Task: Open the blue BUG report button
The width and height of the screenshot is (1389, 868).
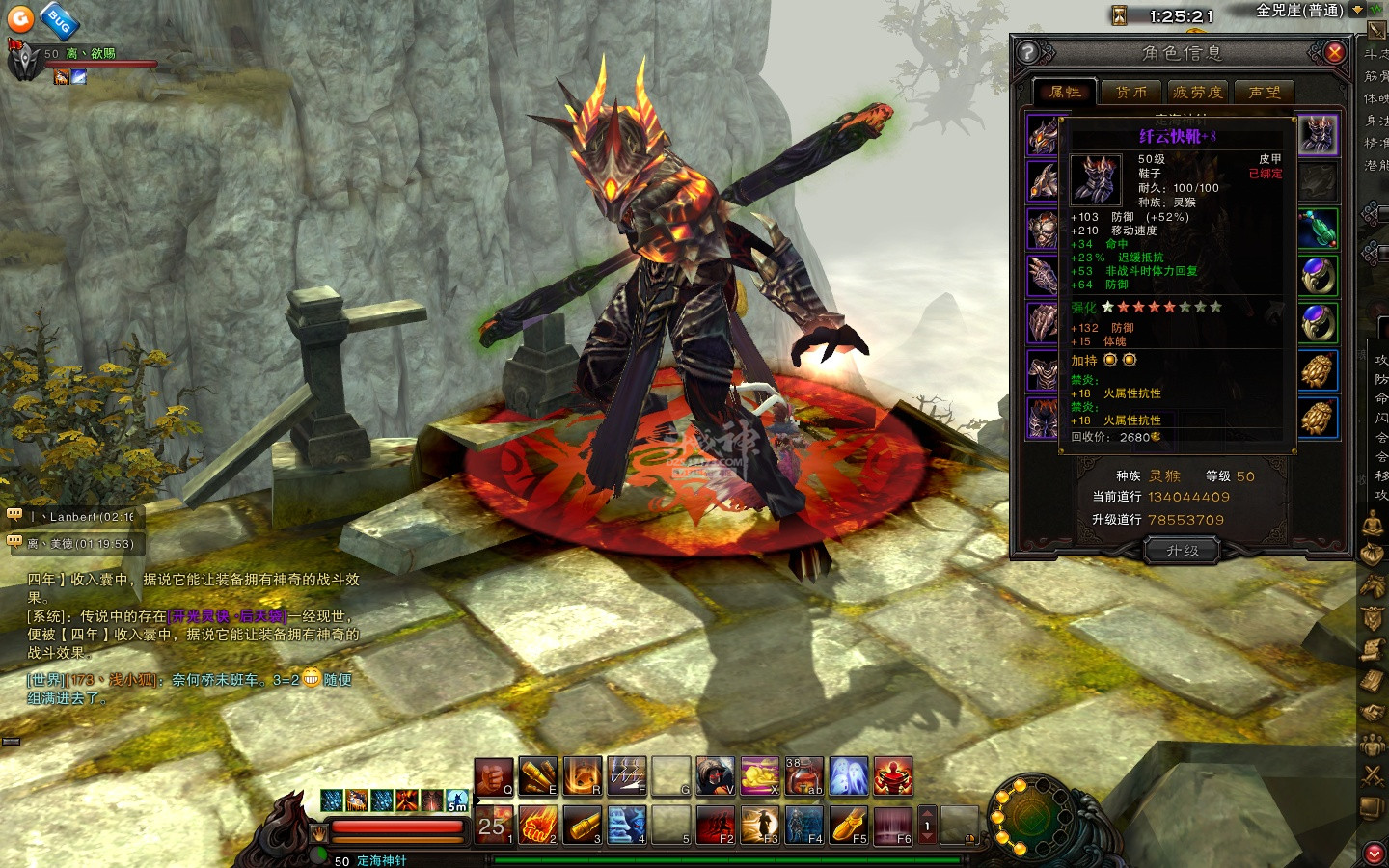Action: click(60, 20)
